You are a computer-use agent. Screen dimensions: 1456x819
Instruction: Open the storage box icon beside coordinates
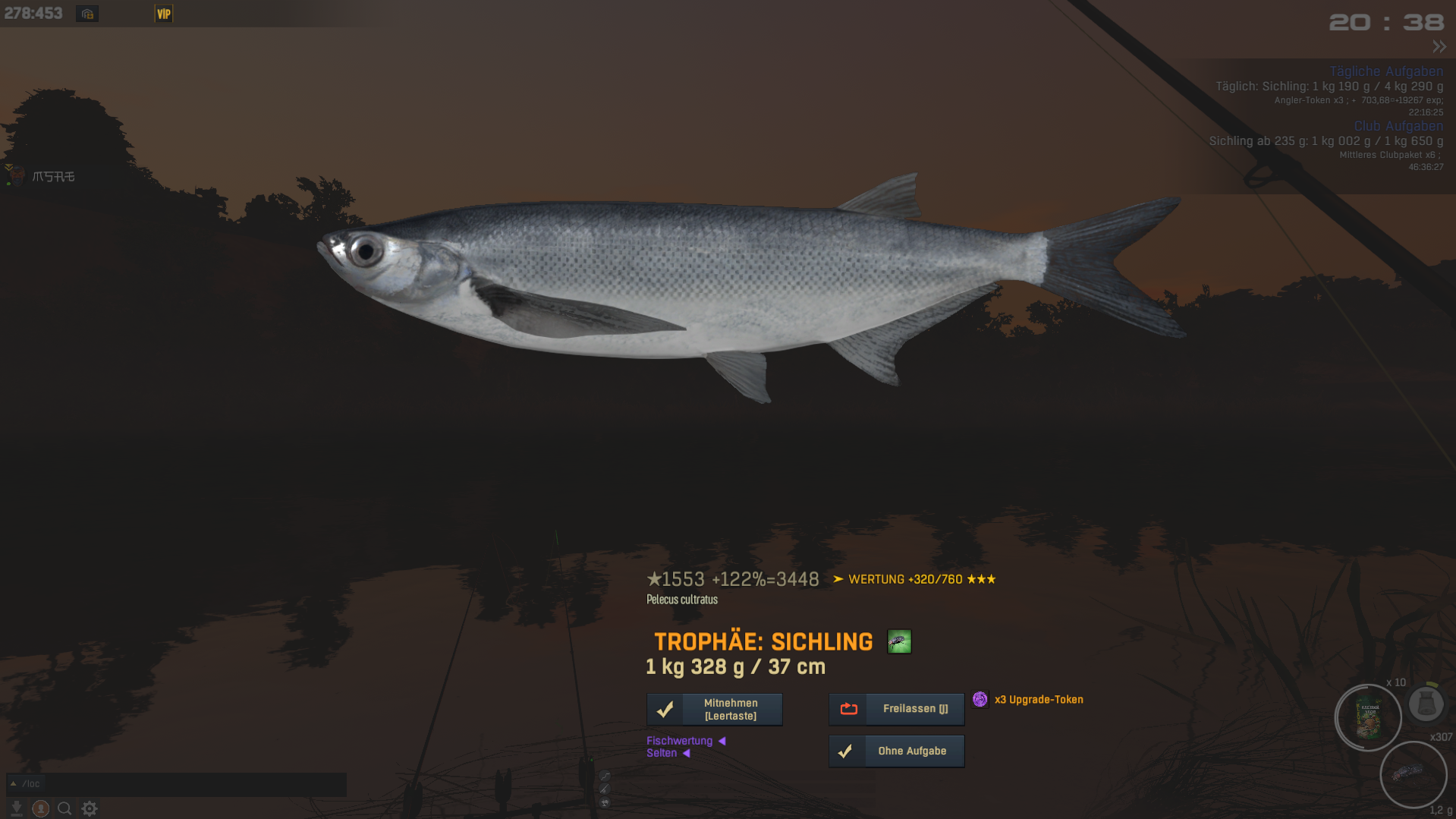click(x=87, y=14)
